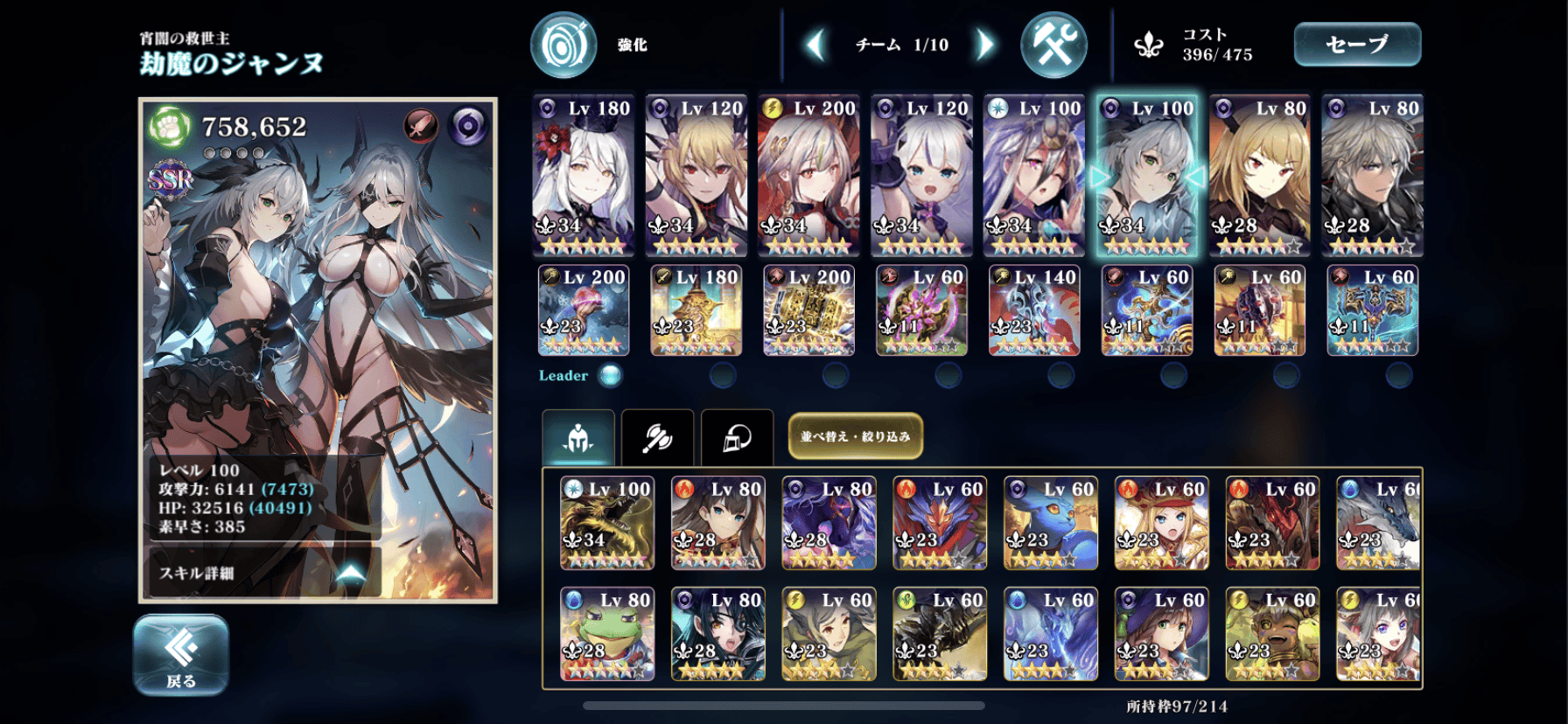Choose the Lv 80 frog character in list
This screenshot has height=724, width=1568.
[x=606, y=633]
